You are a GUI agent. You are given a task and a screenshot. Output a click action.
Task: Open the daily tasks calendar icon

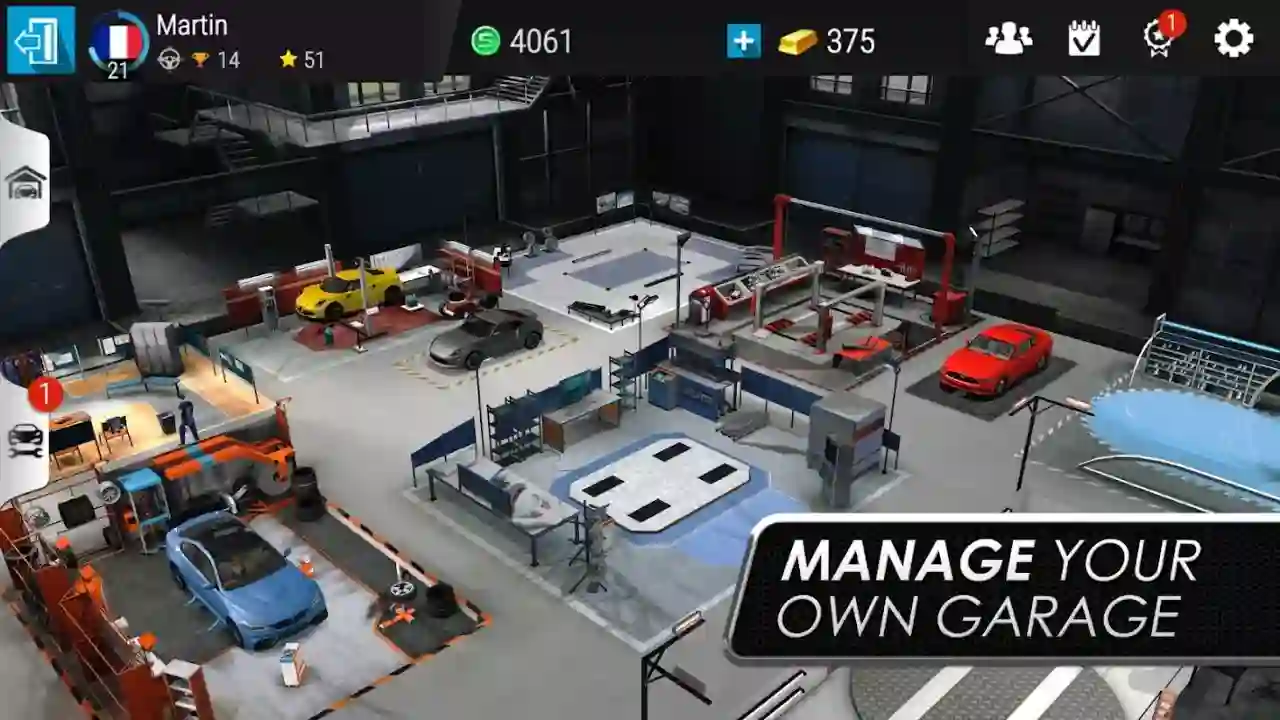(1083, 36)
